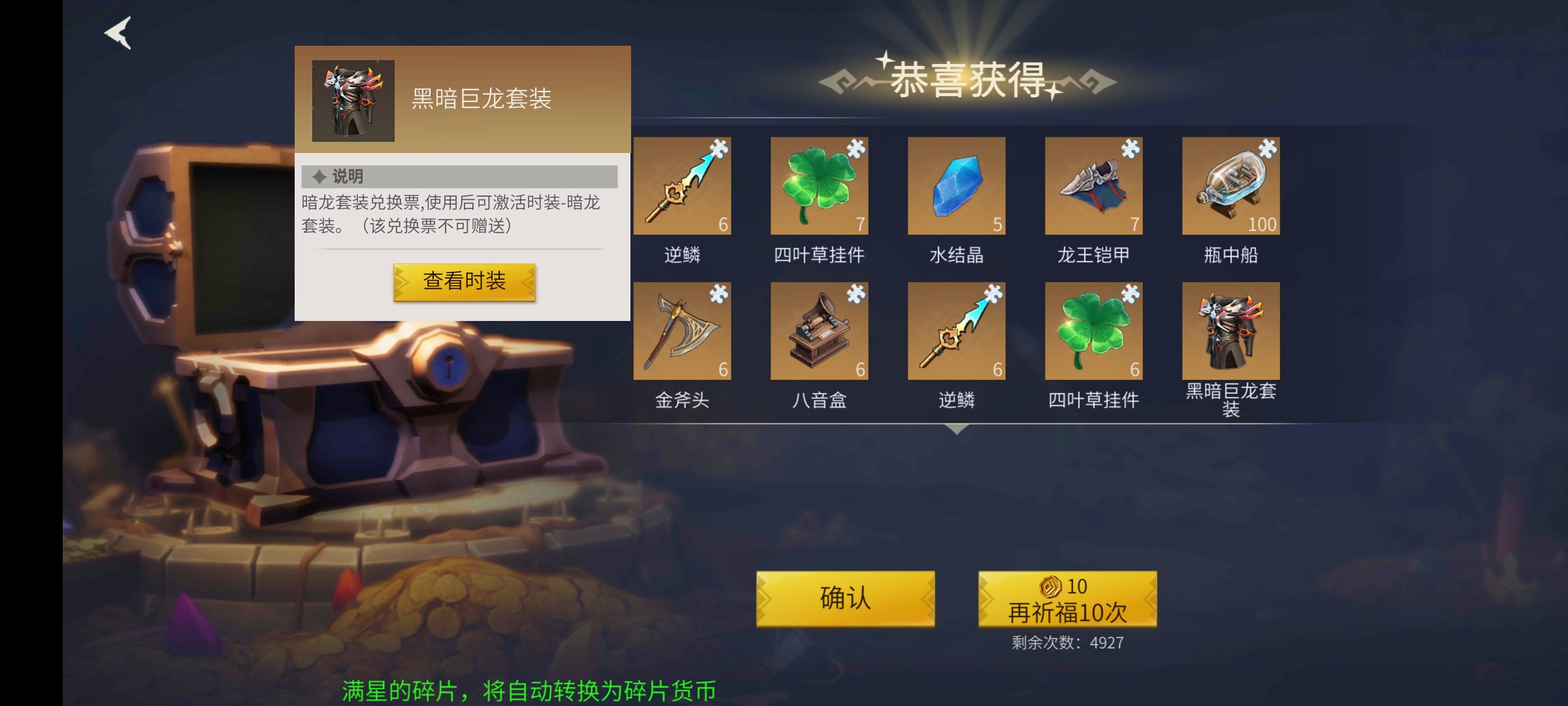Open the 四叶草挂件 clover item
The width and height of the screenshot is (1568, 706).
(819, 186)
